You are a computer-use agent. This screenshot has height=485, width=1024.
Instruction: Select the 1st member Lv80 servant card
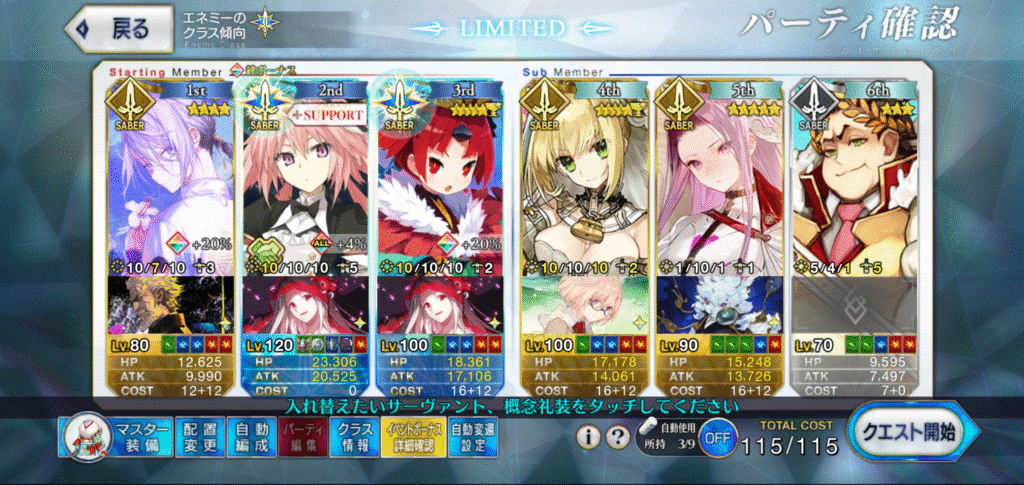[169, 180]
